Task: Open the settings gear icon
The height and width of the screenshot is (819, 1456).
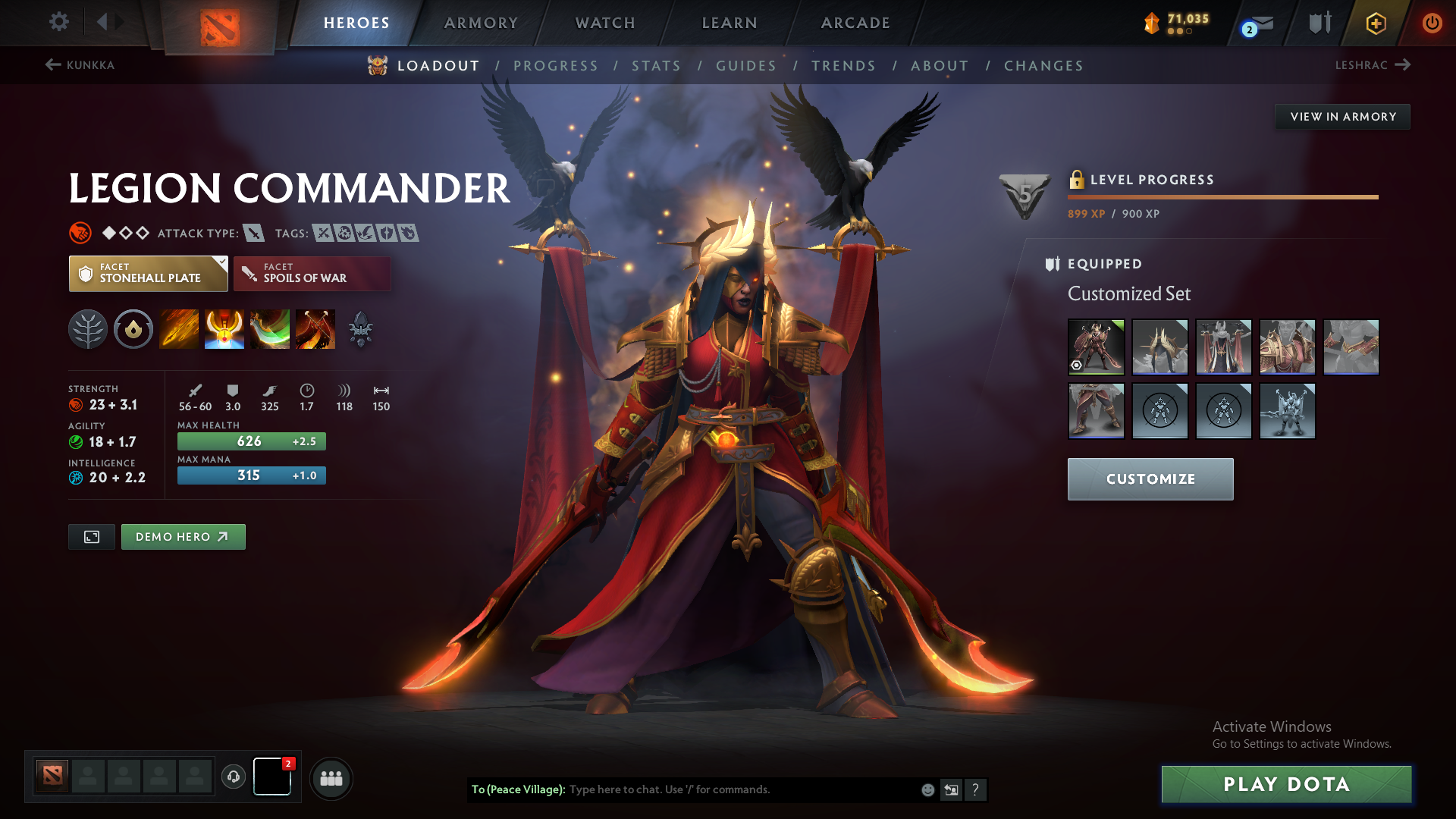Action: click(x=58, y=22)
